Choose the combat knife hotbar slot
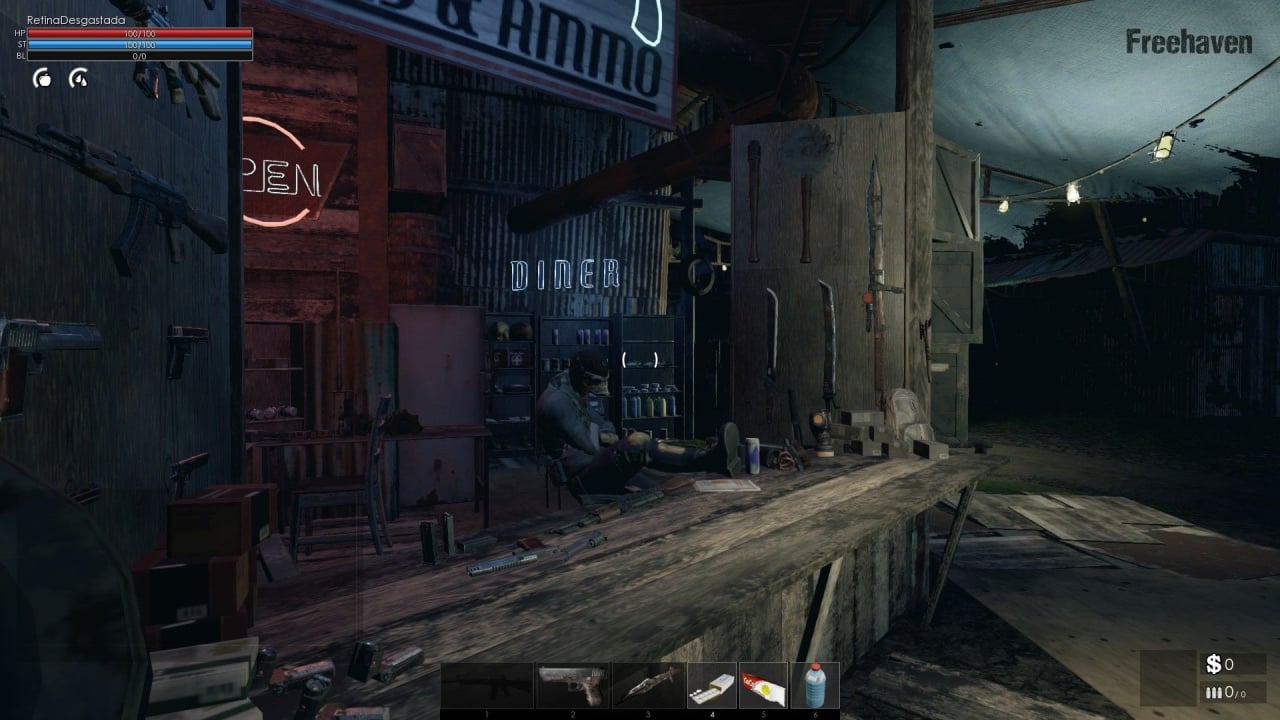This screenshot has width=1280, height=720. [648, 686]
